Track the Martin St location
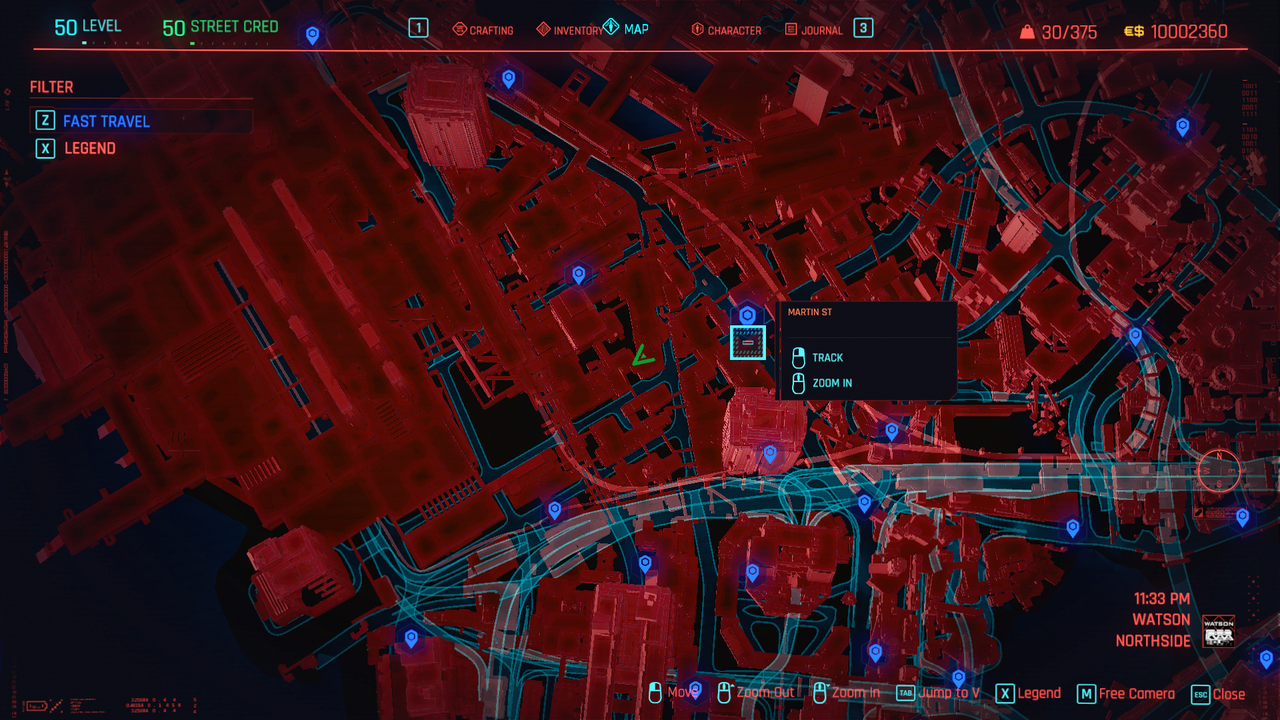1280x720 pixels. point(827,357)
